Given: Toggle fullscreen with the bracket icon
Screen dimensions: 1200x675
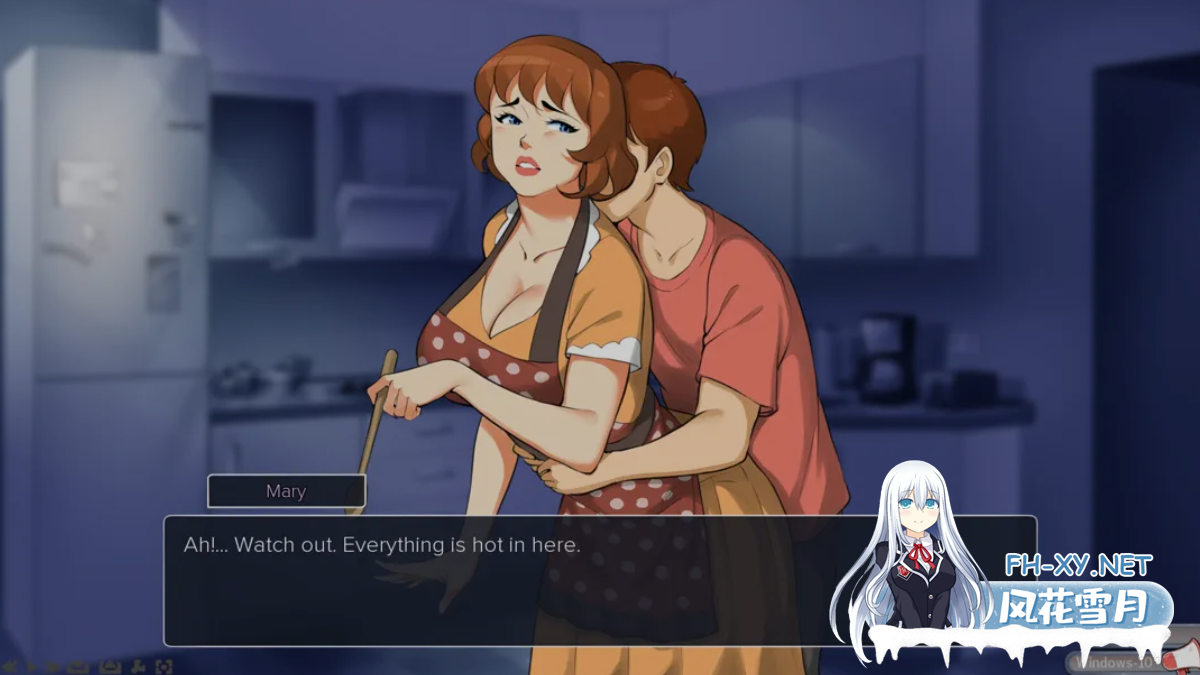Looking at the screenshot, I should [164, 666].
